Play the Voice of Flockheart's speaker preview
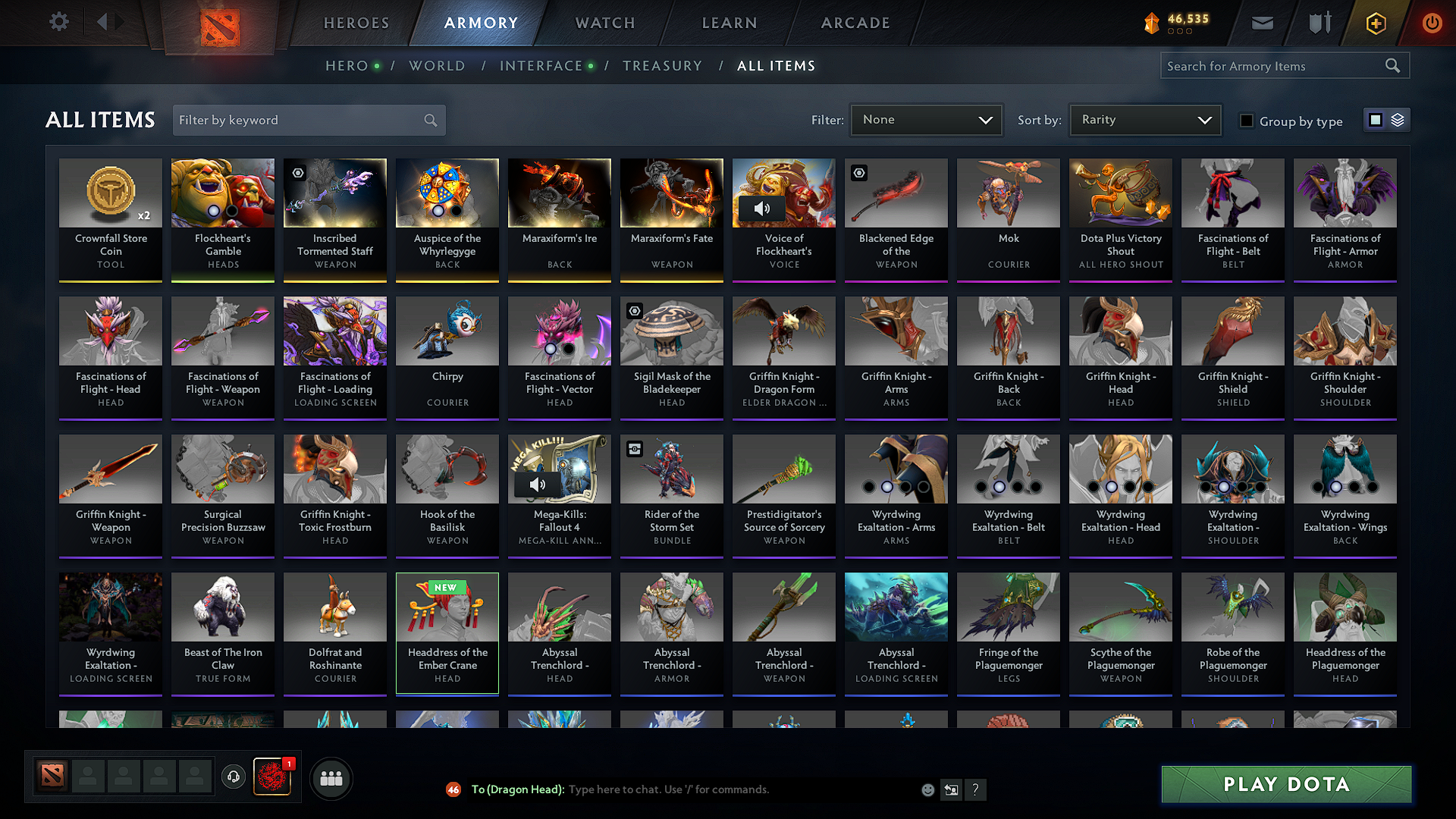Viewport: 1456px width, 819px height. click(x=764, y=209)
